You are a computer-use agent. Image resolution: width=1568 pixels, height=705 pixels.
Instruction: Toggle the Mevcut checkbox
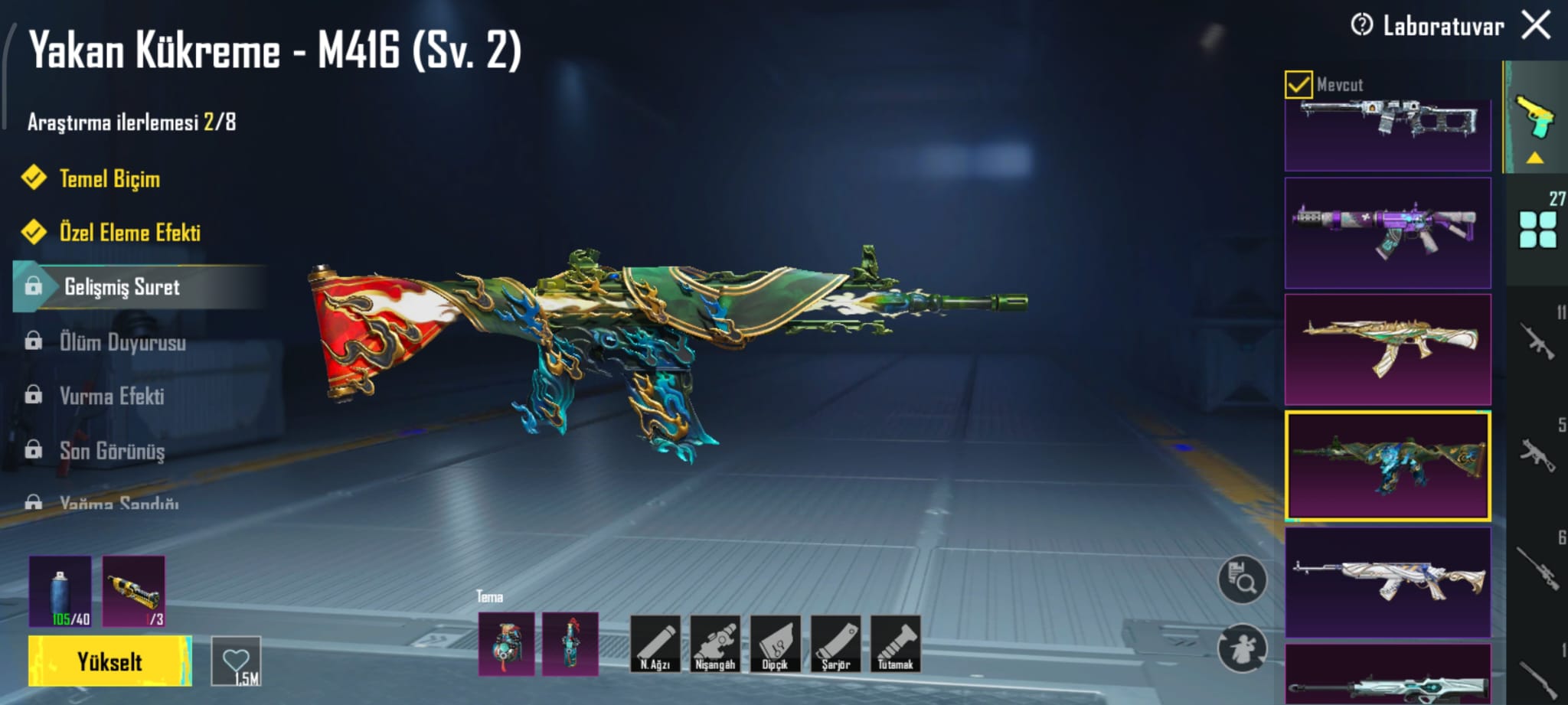tap(1298, 84)
